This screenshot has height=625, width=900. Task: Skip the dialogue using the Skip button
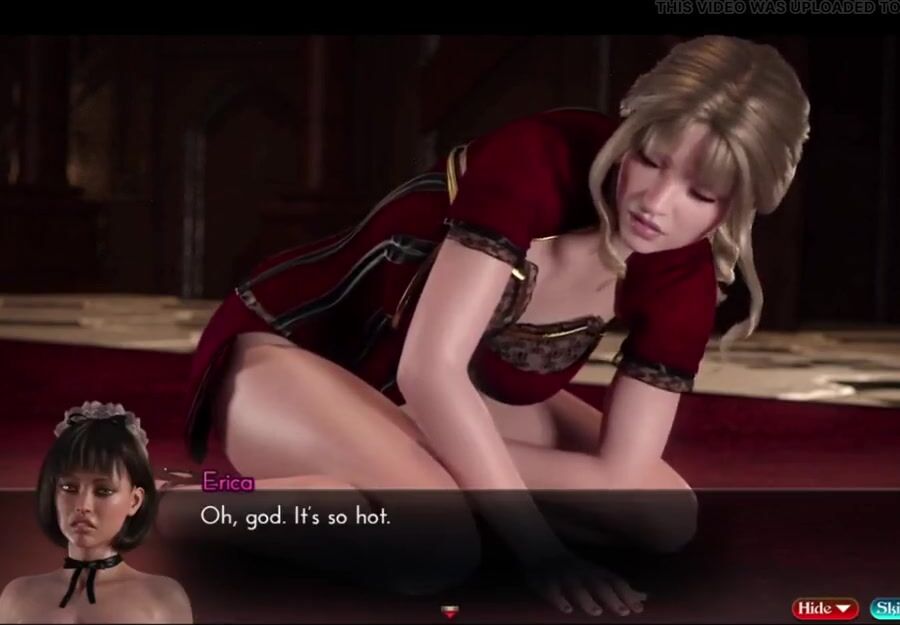[x=885, y=607]
